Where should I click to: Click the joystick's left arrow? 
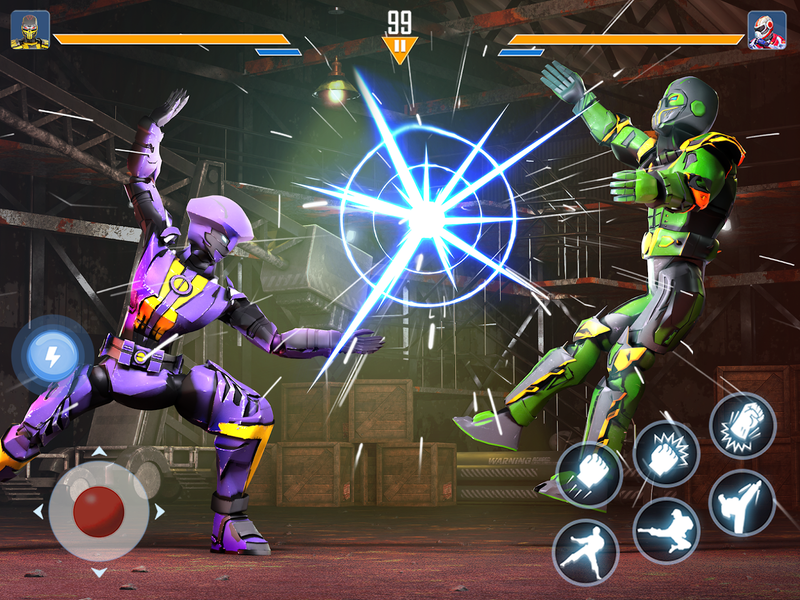point(38,512)
